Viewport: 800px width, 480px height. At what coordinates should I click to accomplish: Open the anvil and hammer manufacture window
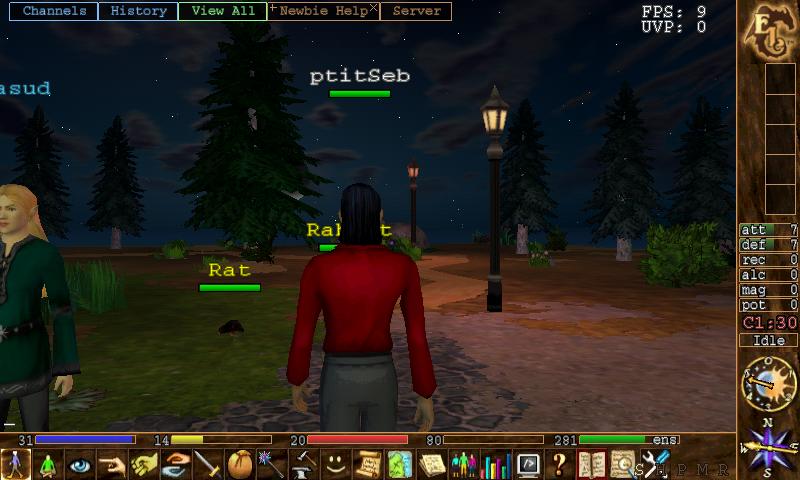pos(303,465)
